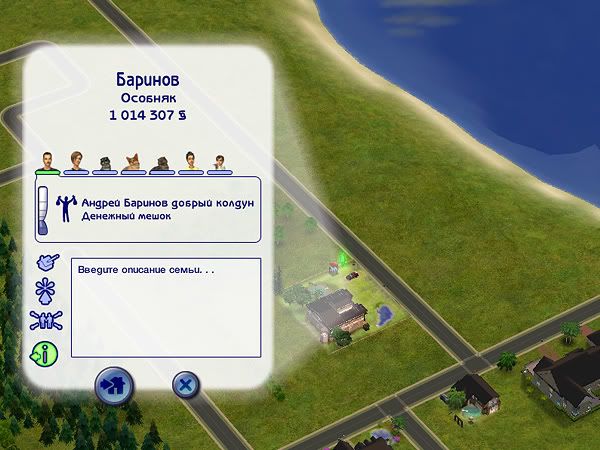
Task: Select the green info tab
Action: [x=46, y=352]
